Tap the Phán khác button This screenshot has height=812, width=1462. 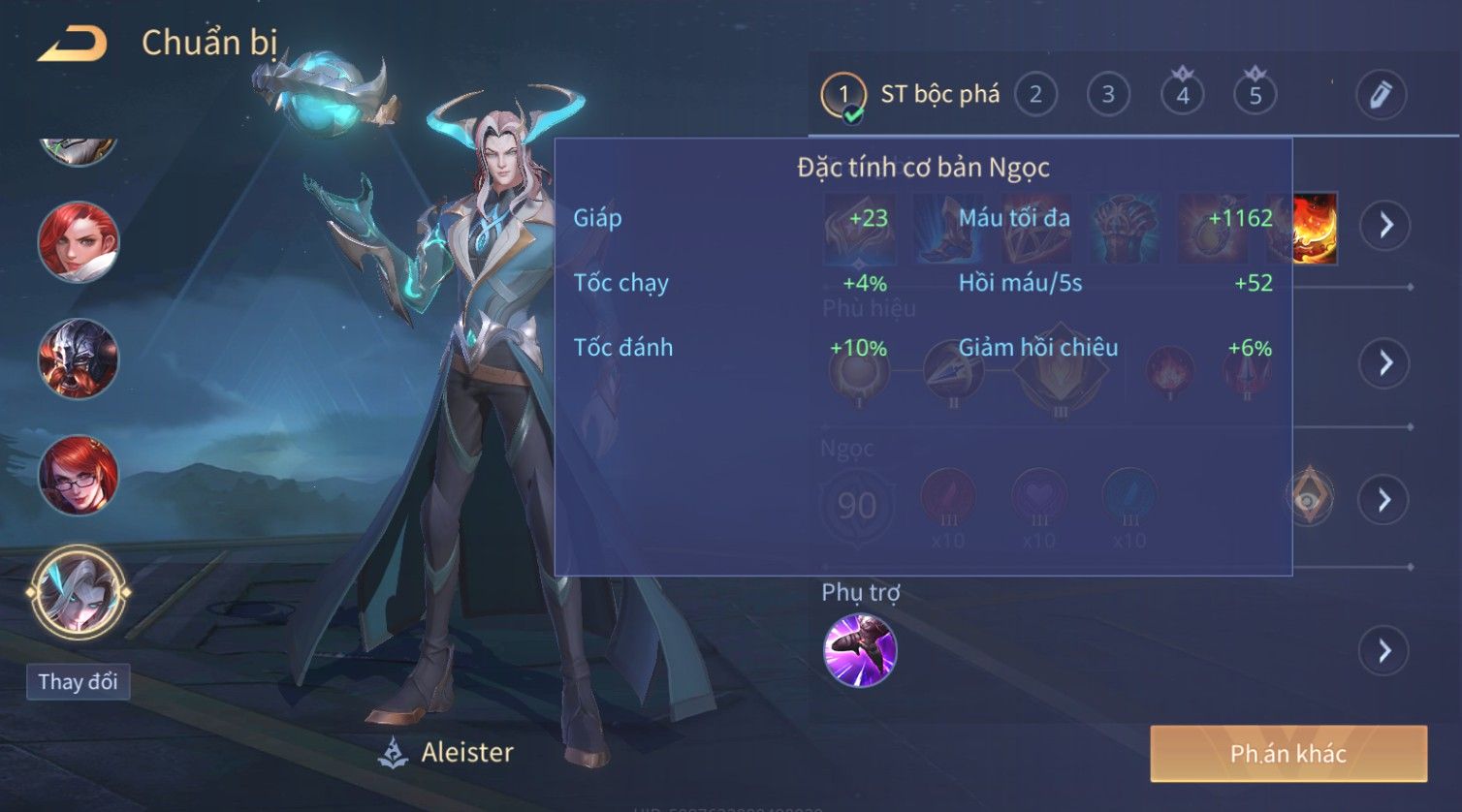1287,754
